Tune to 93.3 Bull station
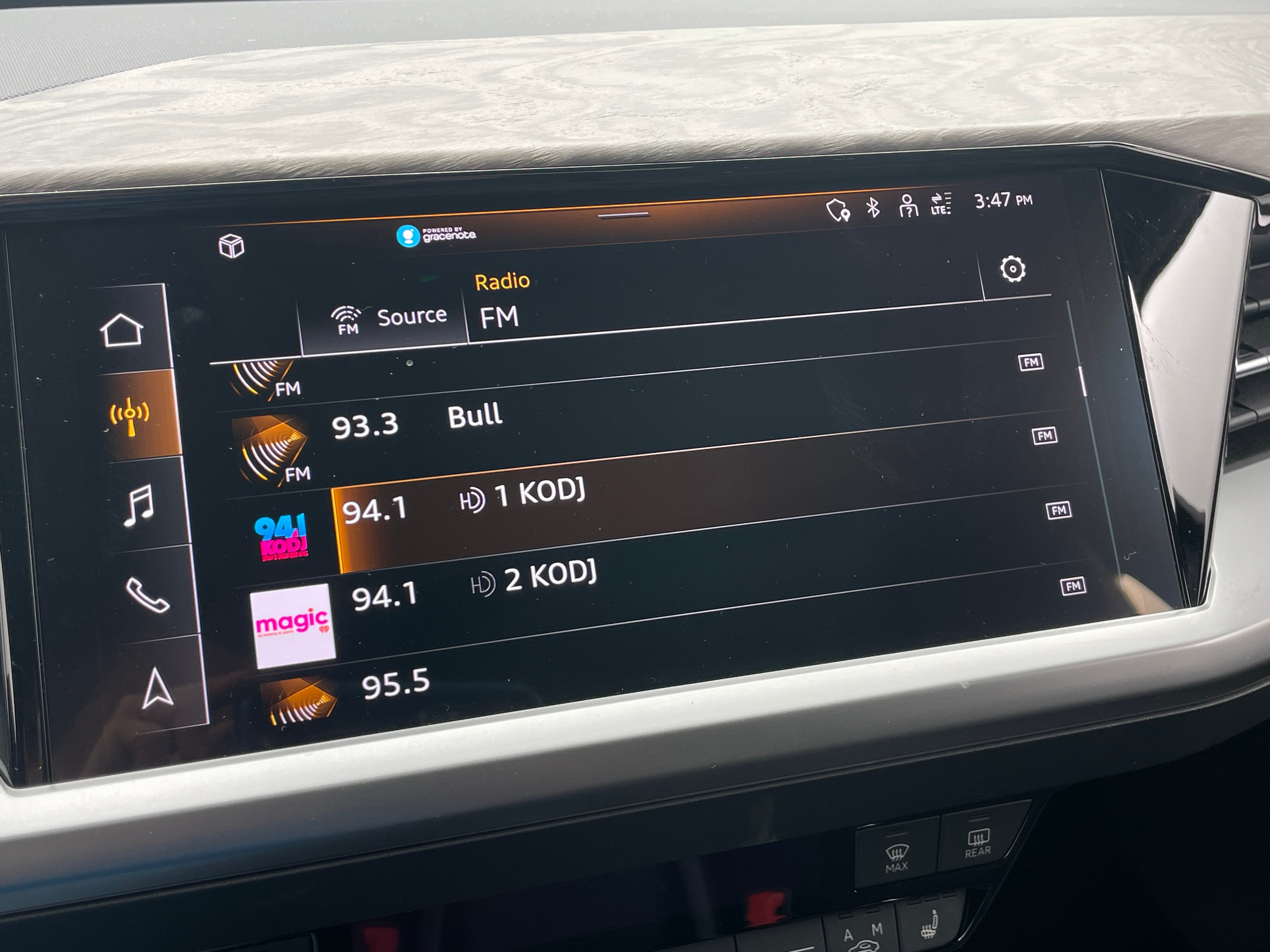This screenshot has height=952, width=1270. [574, 425]
